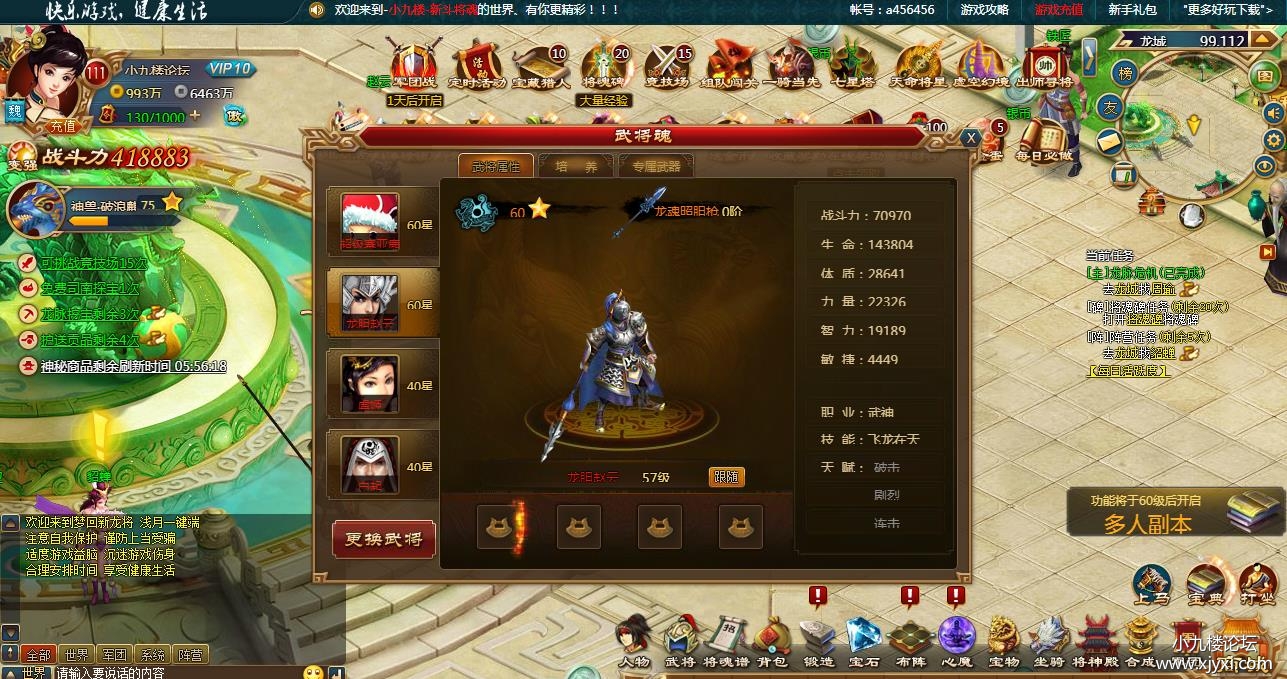
Task: Open the 专属武器 tab
Action: pos(656,166)
